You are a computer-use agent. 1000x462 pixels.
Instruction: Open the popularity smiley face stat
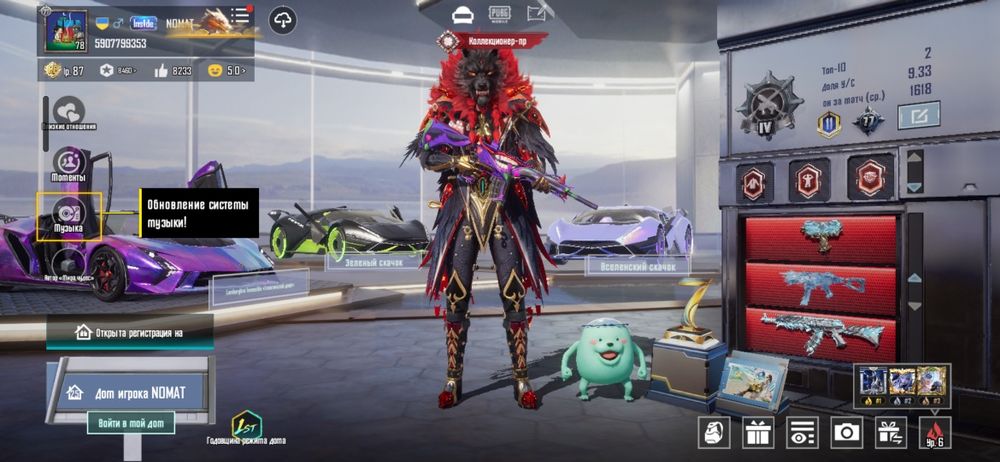coord(227,70)
